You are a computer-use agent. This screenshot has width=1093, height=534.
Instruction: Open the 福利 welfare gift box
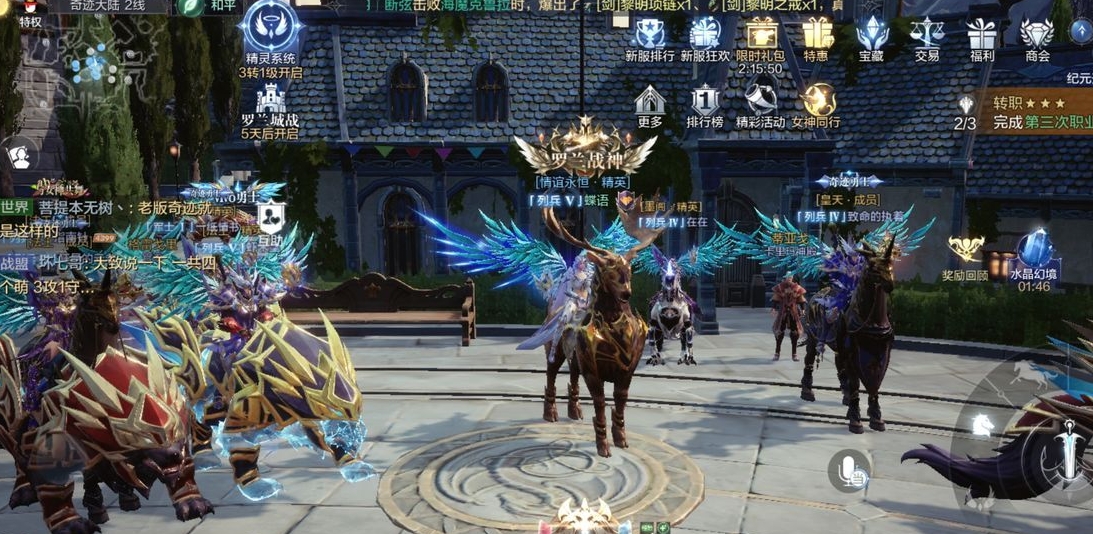click(981, 36)
